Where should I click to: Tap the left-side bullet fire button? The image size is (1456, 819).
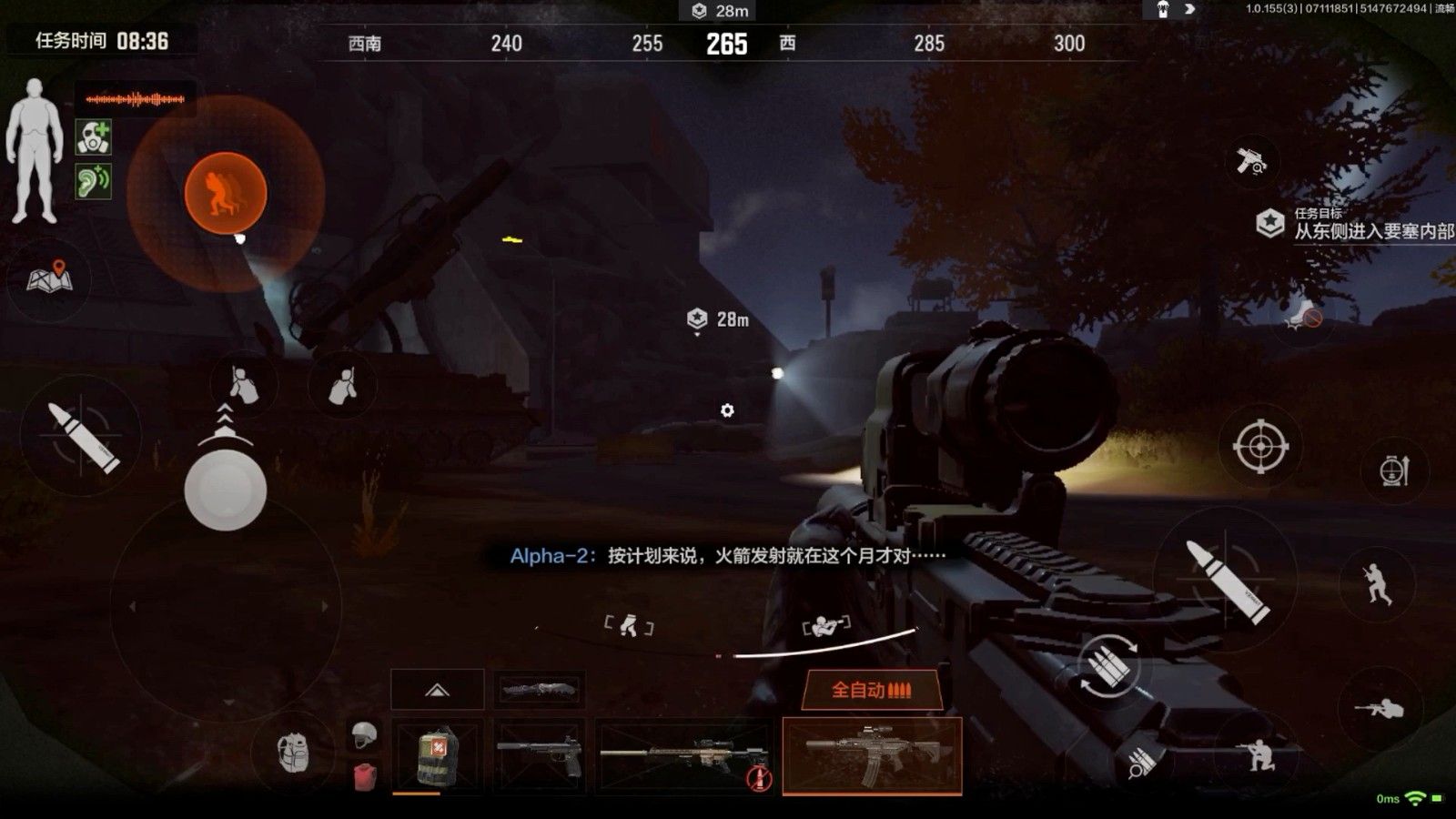[x=82, y=437]
